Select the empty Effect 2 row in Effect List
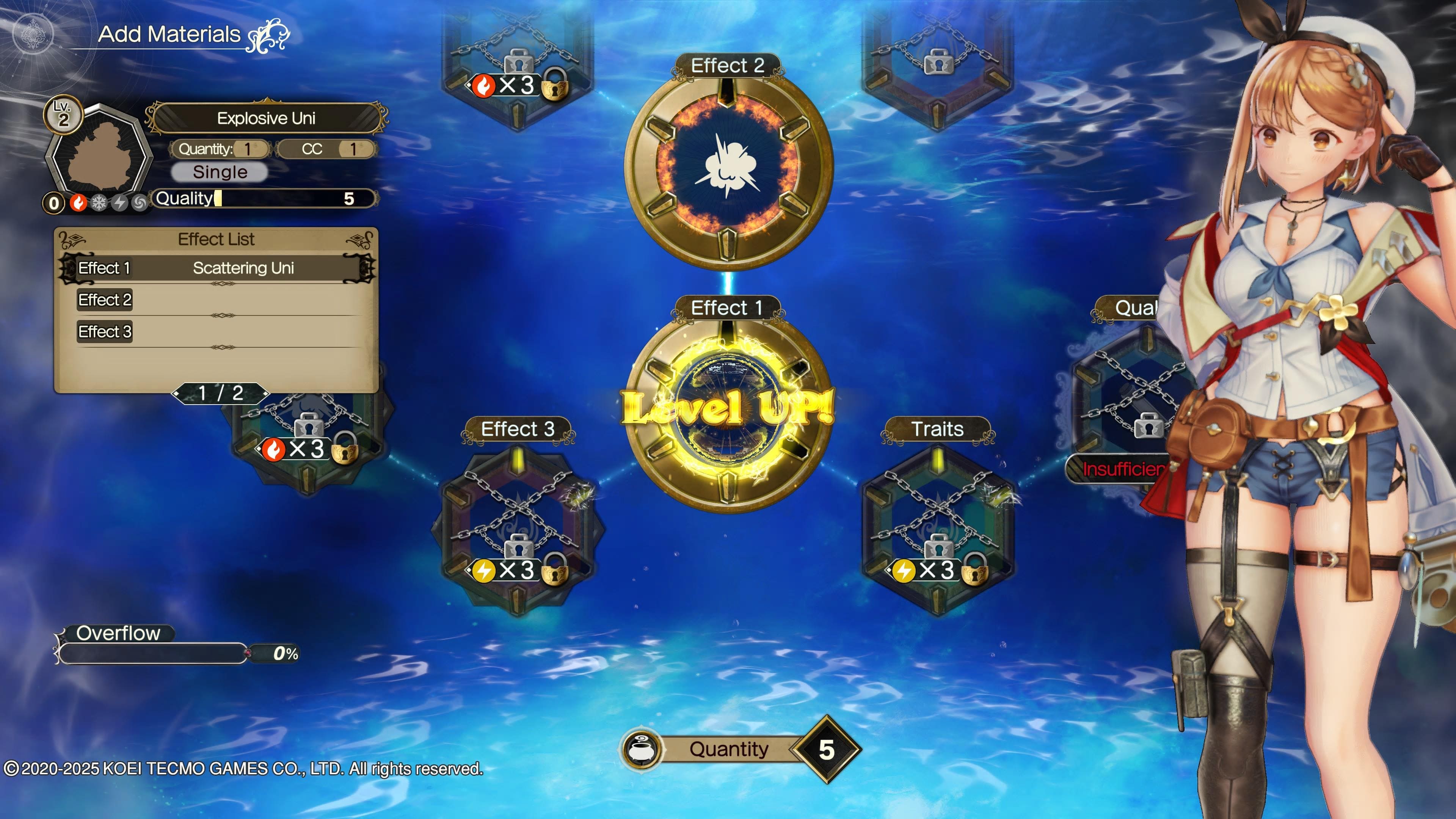Viewport: 1456px width, 819px height. click(217, 300)
